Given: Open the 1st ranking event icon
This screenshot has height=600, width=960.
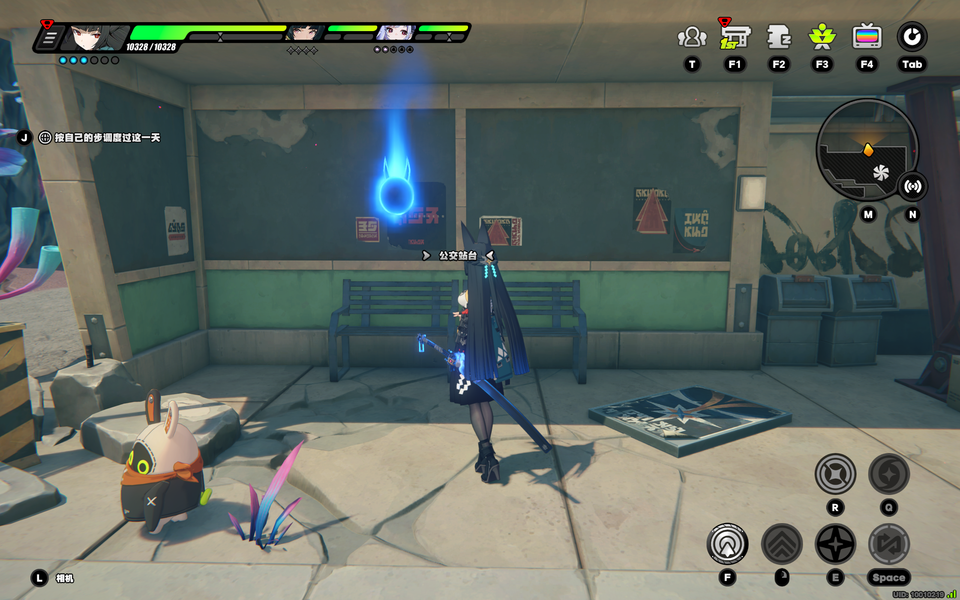Looking at the screenshot, I should (x=735, y=37).
